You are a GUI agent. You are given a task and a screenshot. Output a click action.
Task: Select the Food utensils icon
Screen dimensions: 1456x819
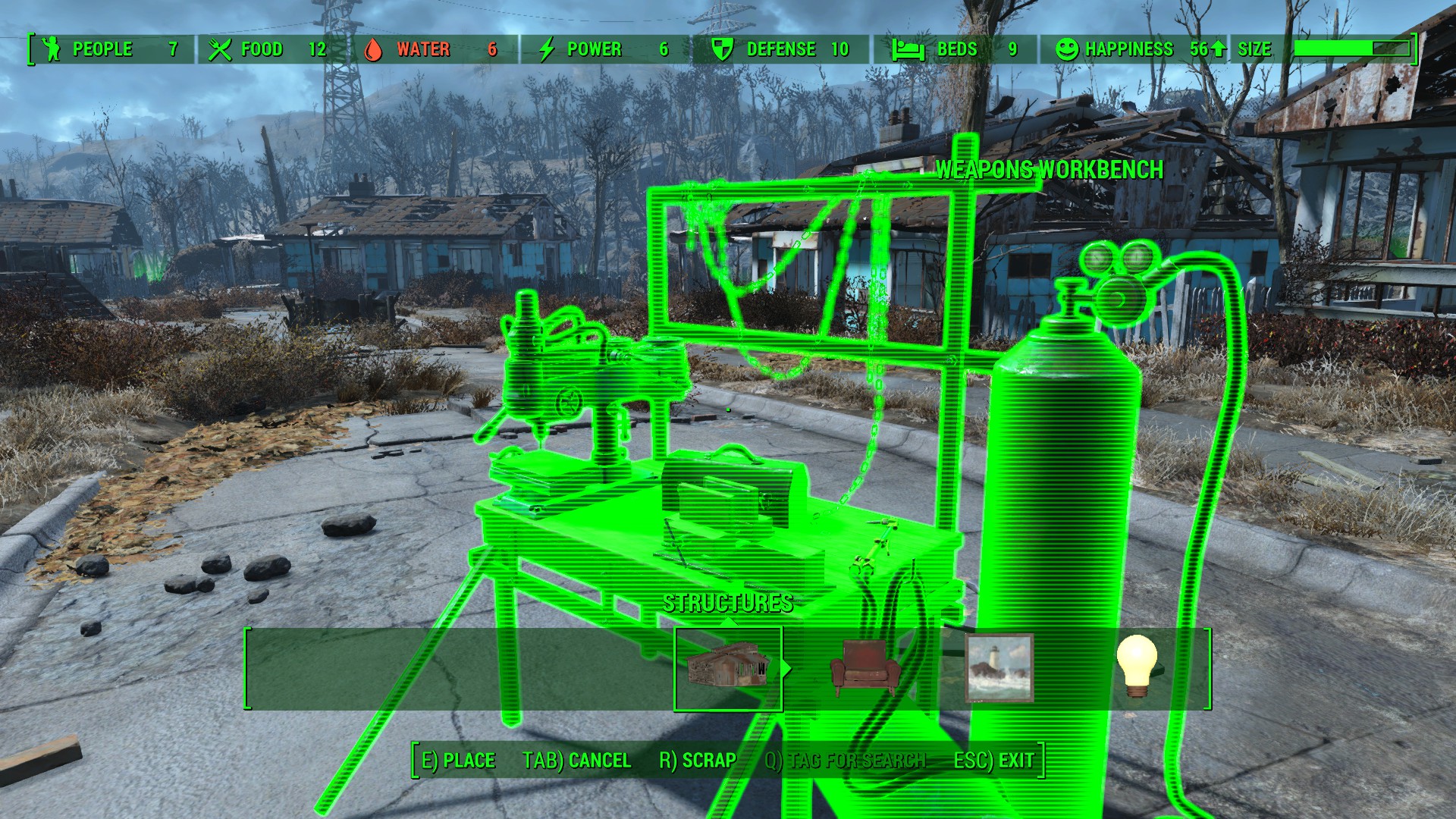[x=220, y=49]
